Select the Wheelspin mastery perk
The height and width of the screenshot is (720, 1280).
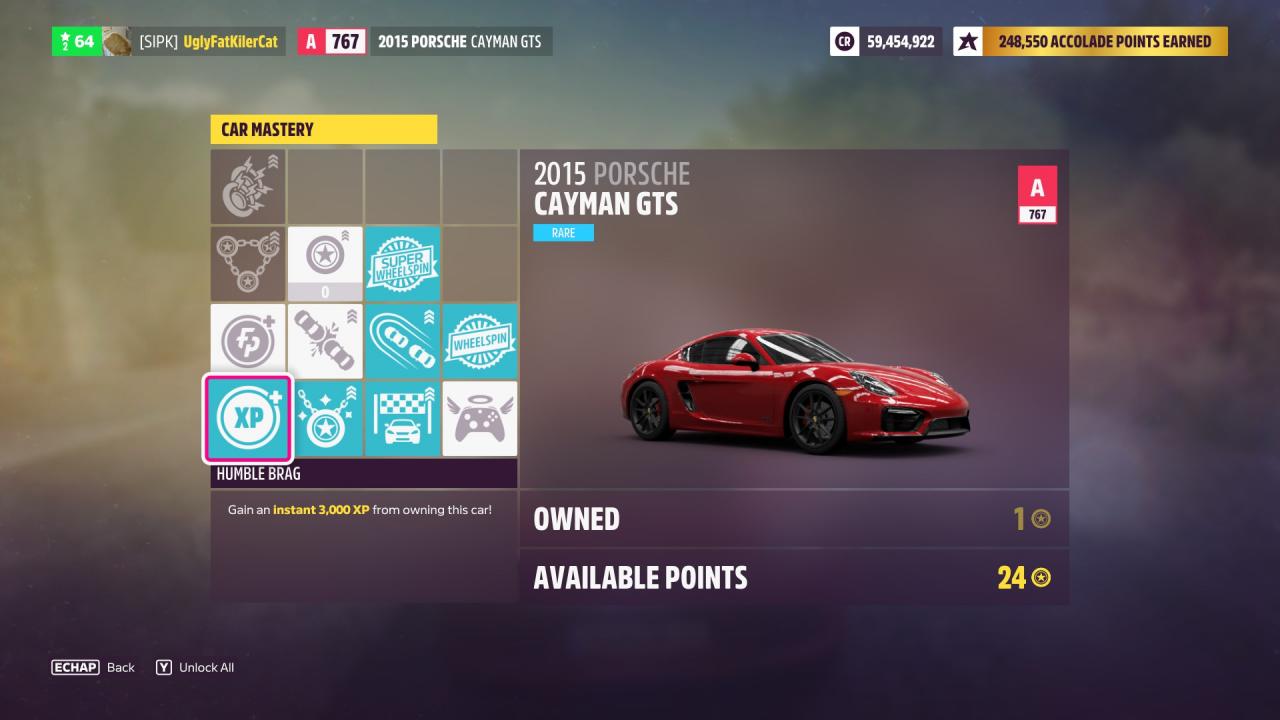coord(480,340)
